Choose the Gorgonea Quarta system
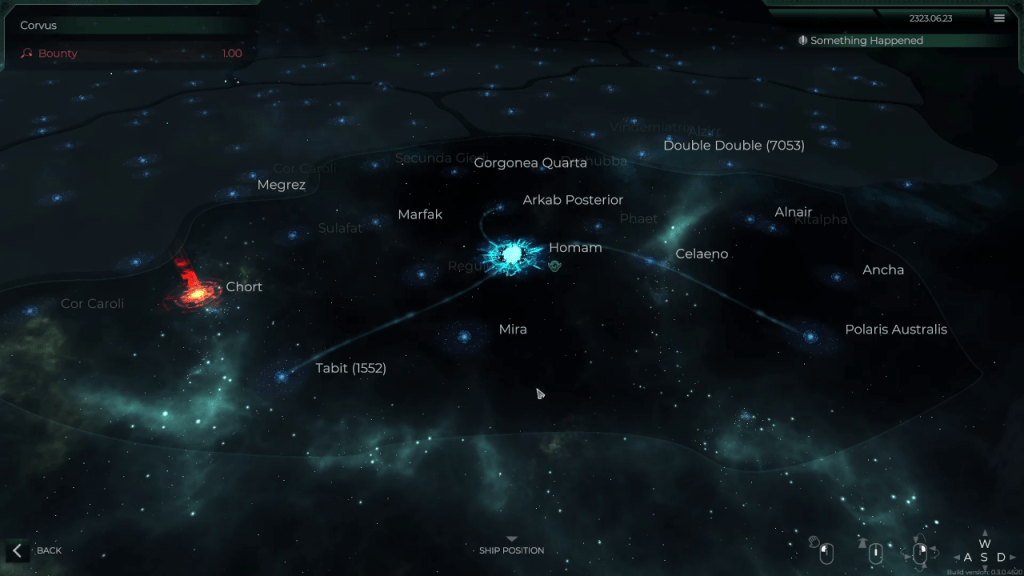1024x576 pixels. coord(530,163)
